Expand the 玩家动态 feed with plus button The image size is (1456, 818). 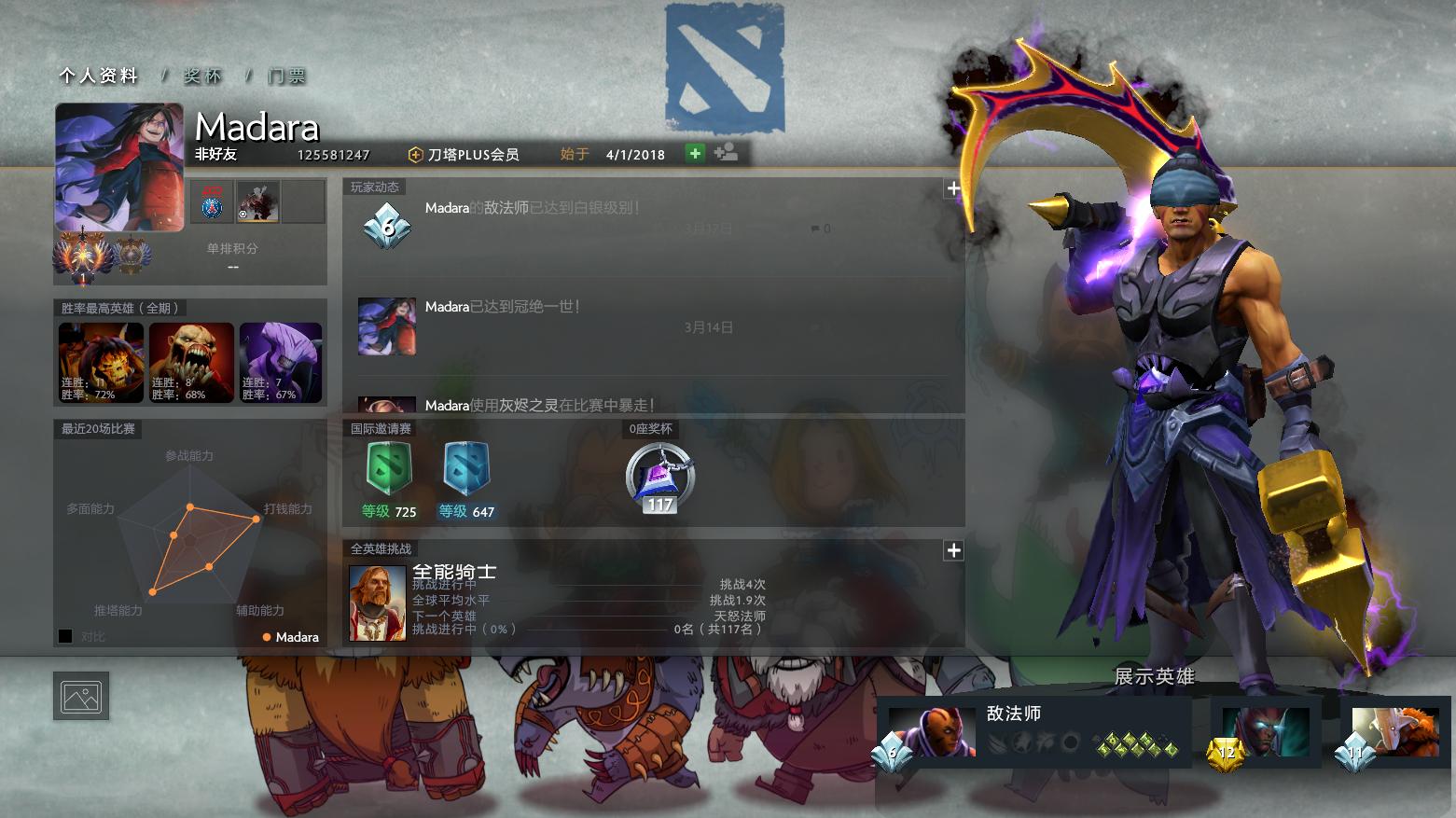(953, 188)
